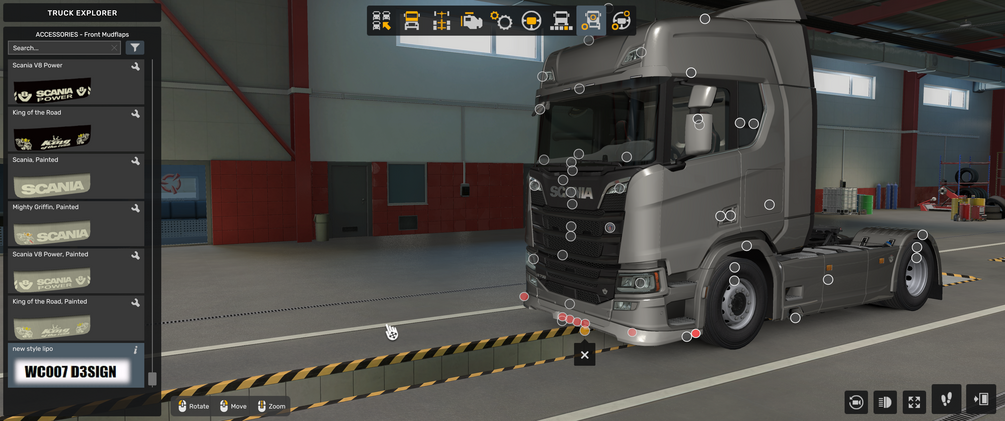
Task: Switch to the cabin category icon
Action: (x=411, y=21)
